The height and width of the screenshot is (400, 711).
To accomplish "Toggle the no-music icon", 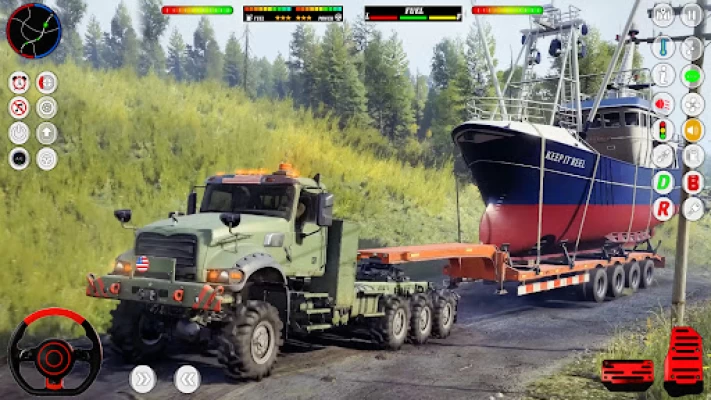I will [19, 107].
